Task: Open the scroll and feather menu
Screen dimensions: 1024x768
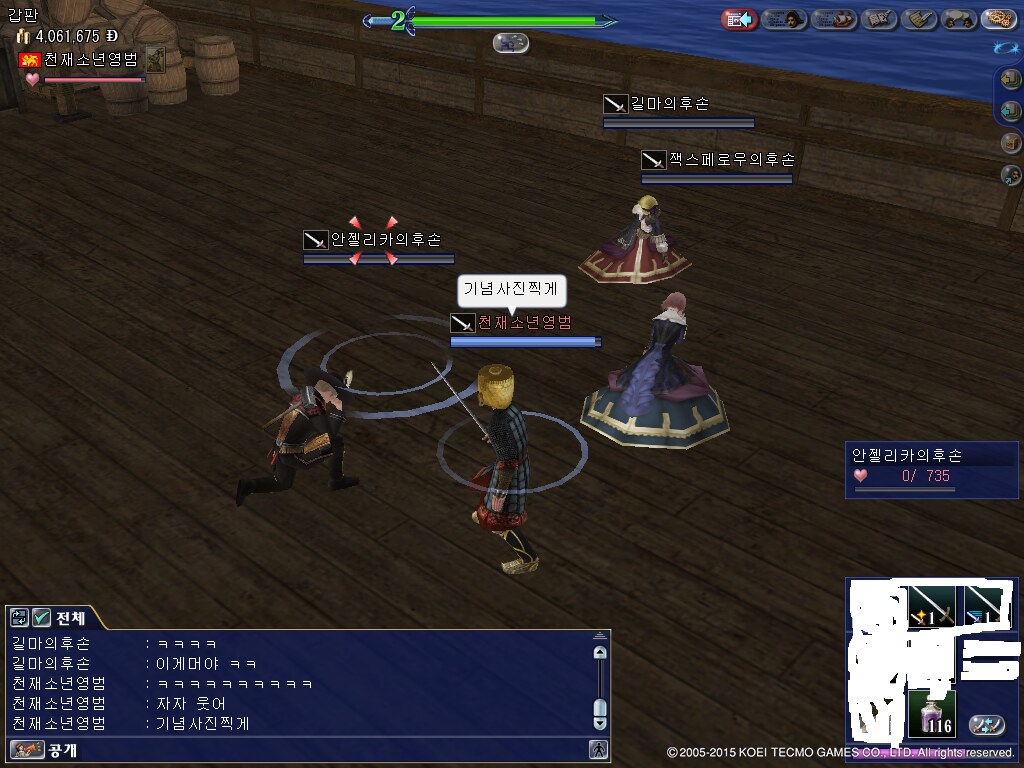Action: tap(919, 19)
